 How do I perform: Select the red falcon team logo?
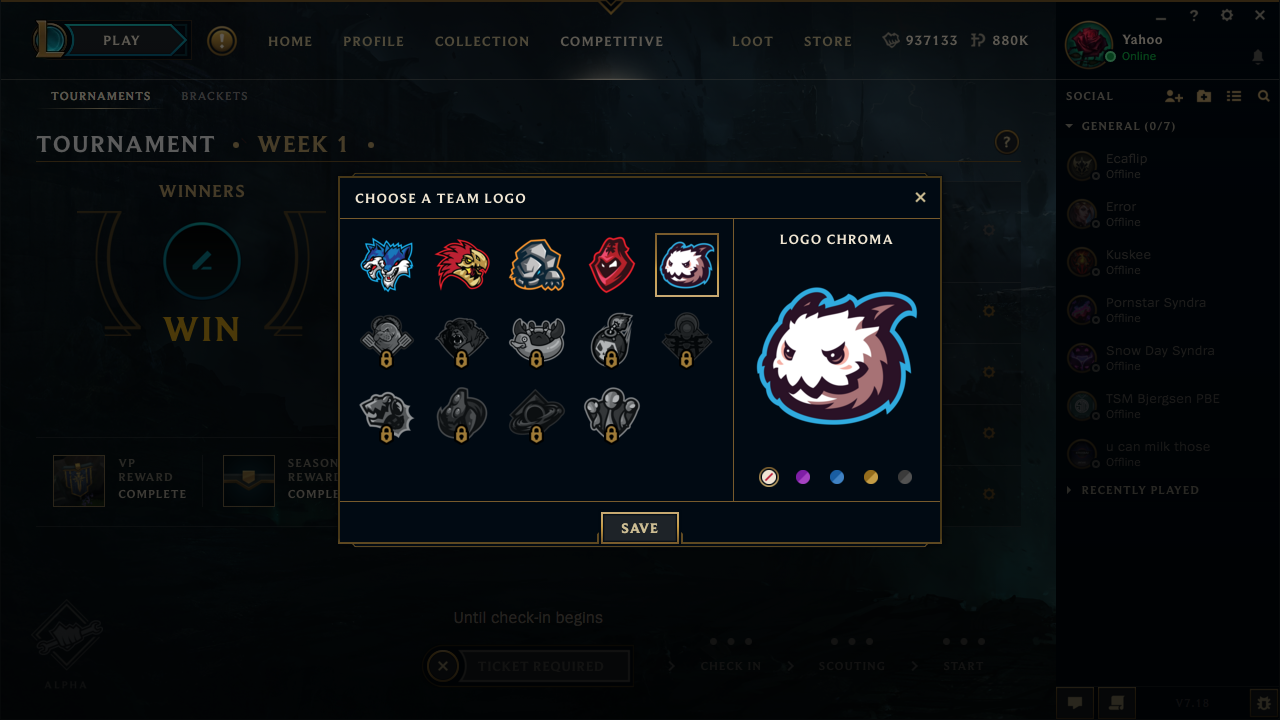(462, 264)
